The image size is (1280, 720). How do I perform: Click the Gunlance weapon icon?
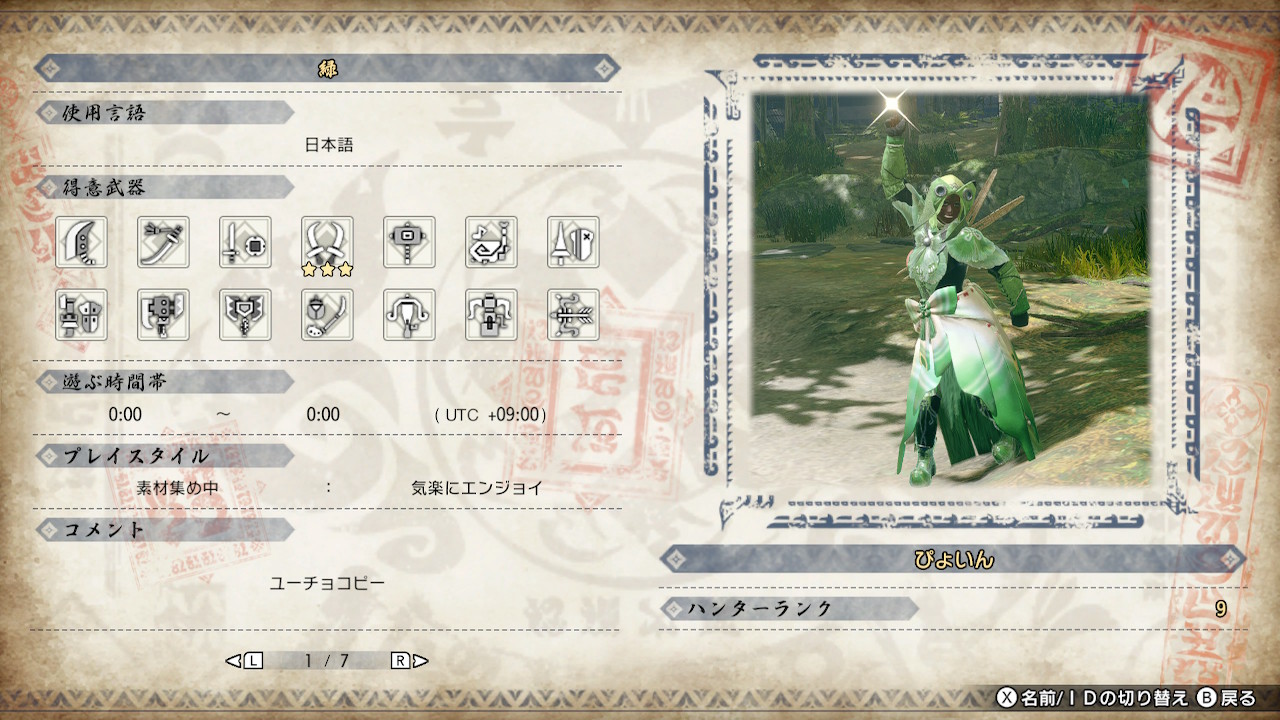[x=82, y=315]
